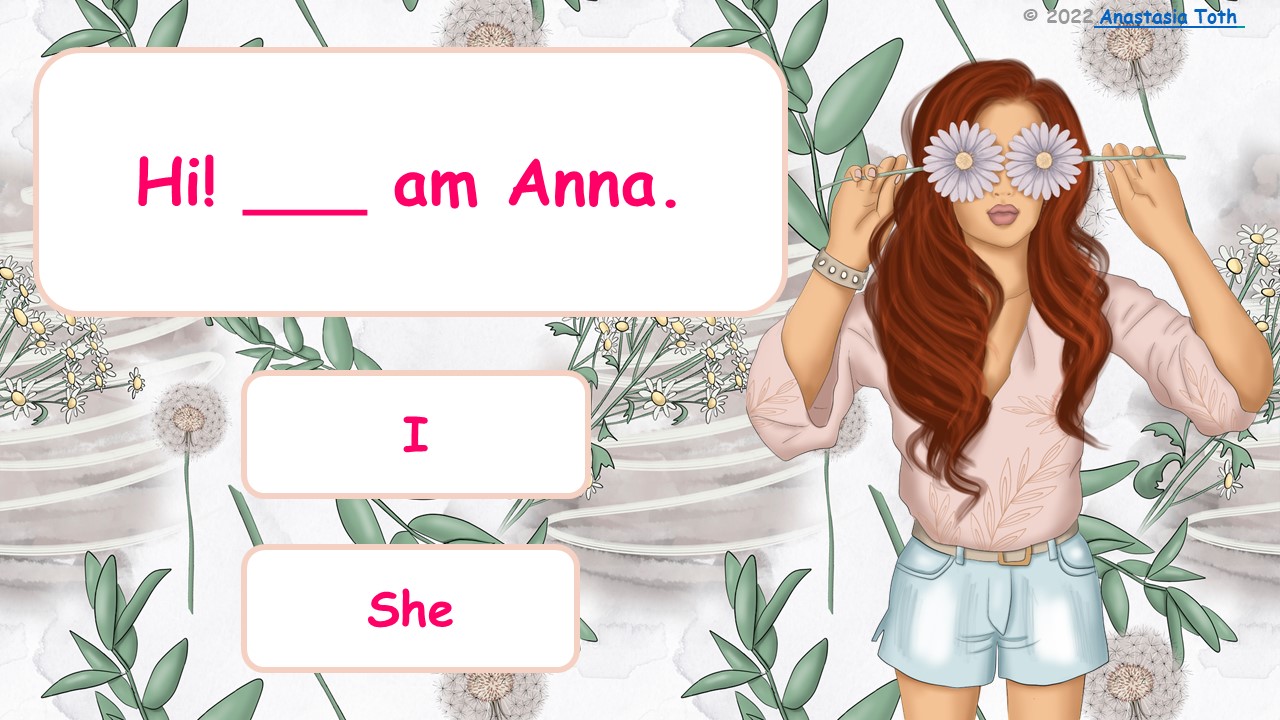1280x720 pixels.
Task: Click the question box reading "Hi! ___ am Anna."
Action: [410, 180]
